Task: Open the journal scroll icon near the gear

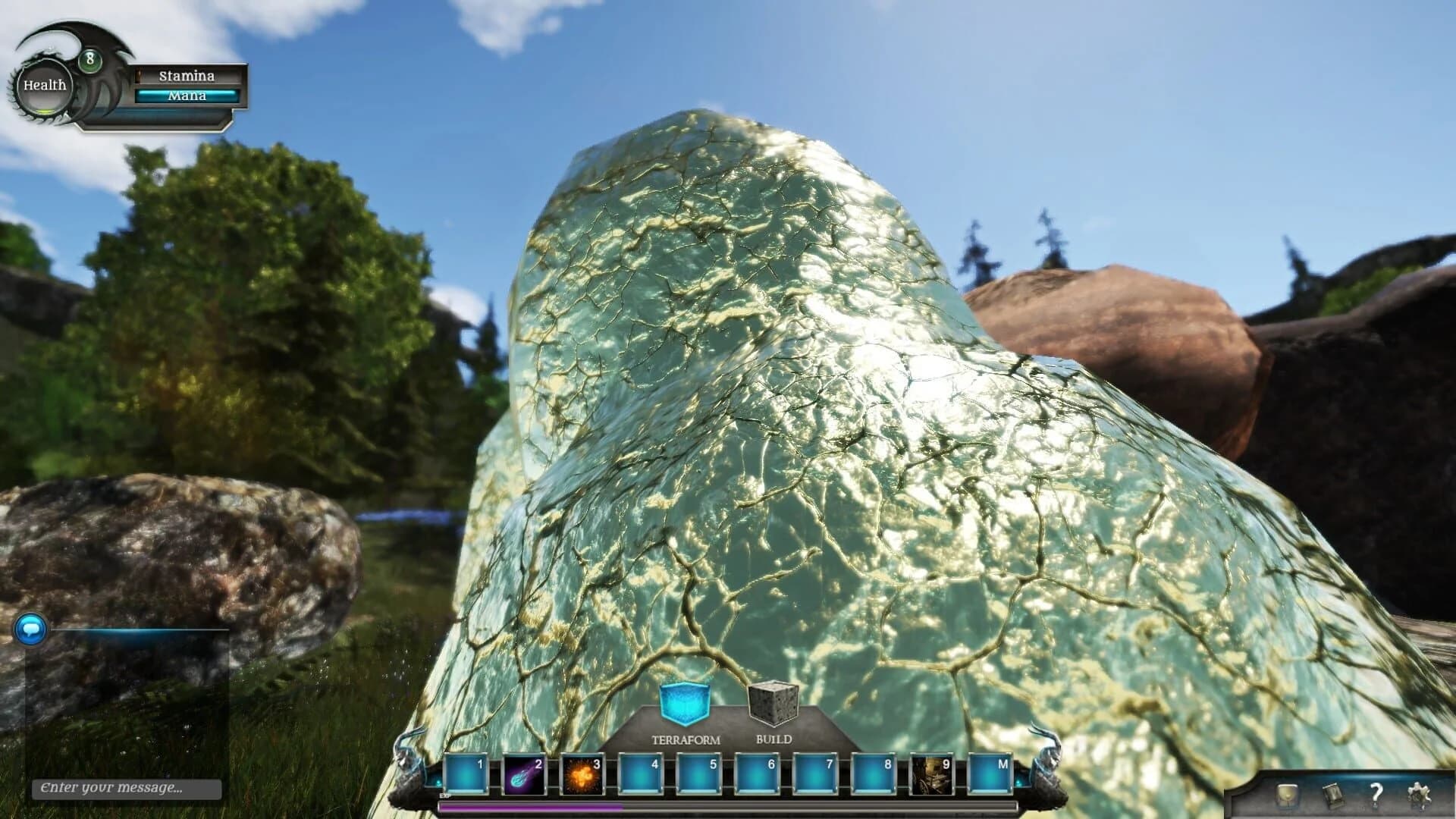Action: pos(1333,796)
